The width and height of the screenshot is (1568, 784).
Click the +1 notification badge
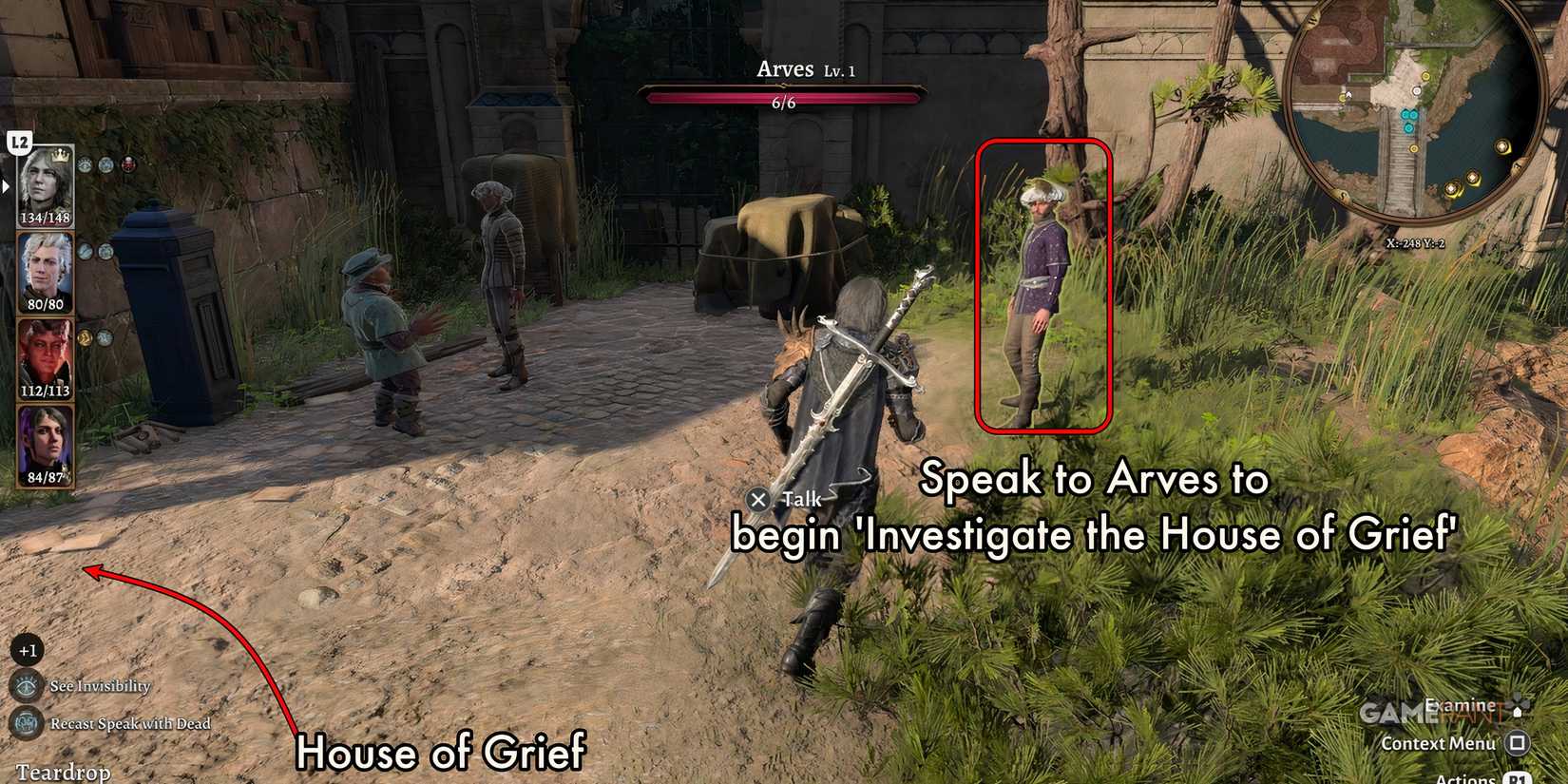27,650
